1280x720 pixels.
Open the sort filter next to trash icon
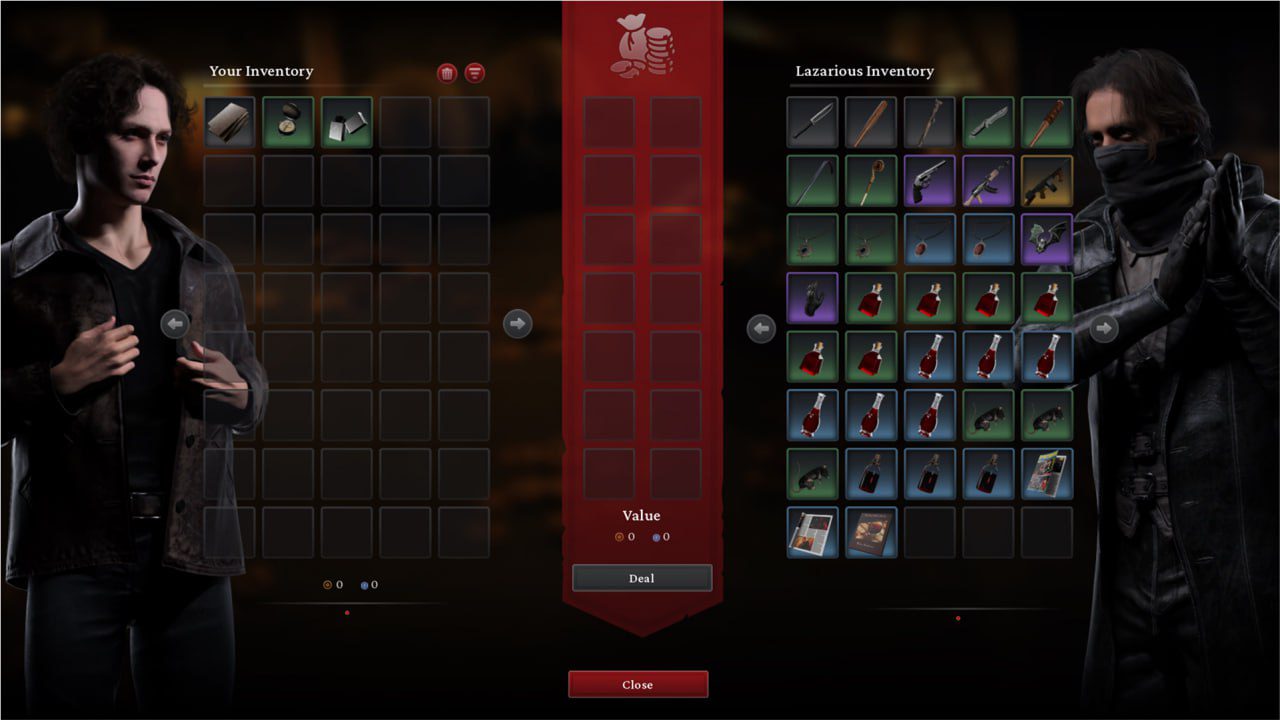point(474,72)
